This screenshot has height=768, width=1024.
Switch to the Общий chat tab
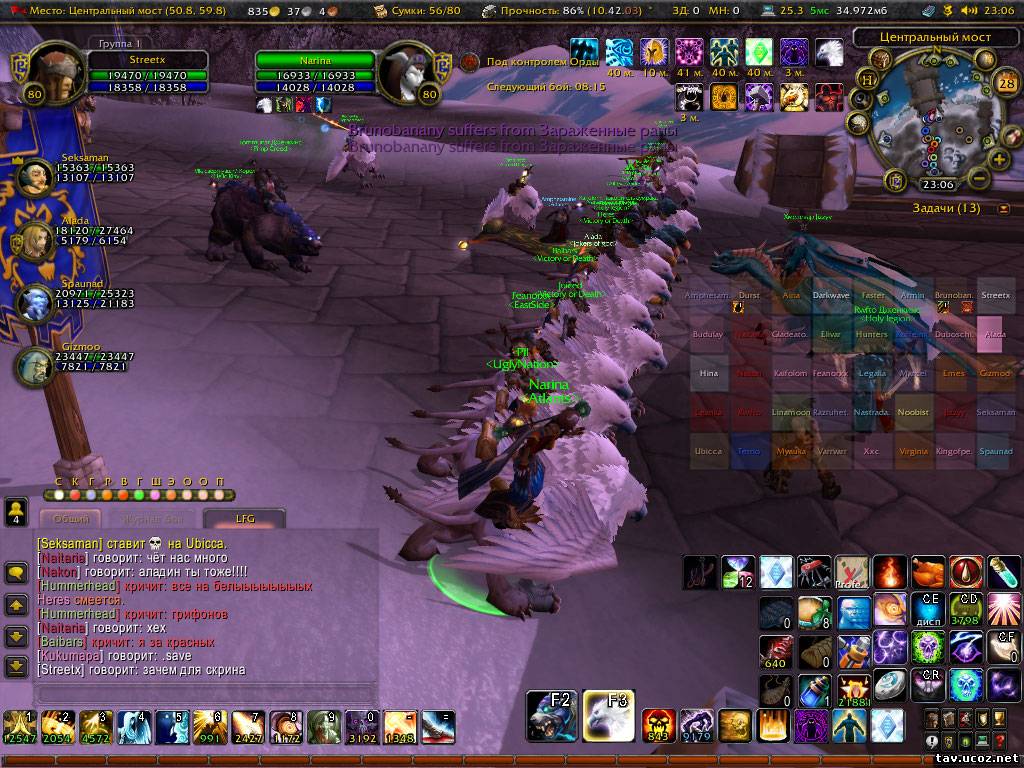pyautogui.click(x=70, y=519)
